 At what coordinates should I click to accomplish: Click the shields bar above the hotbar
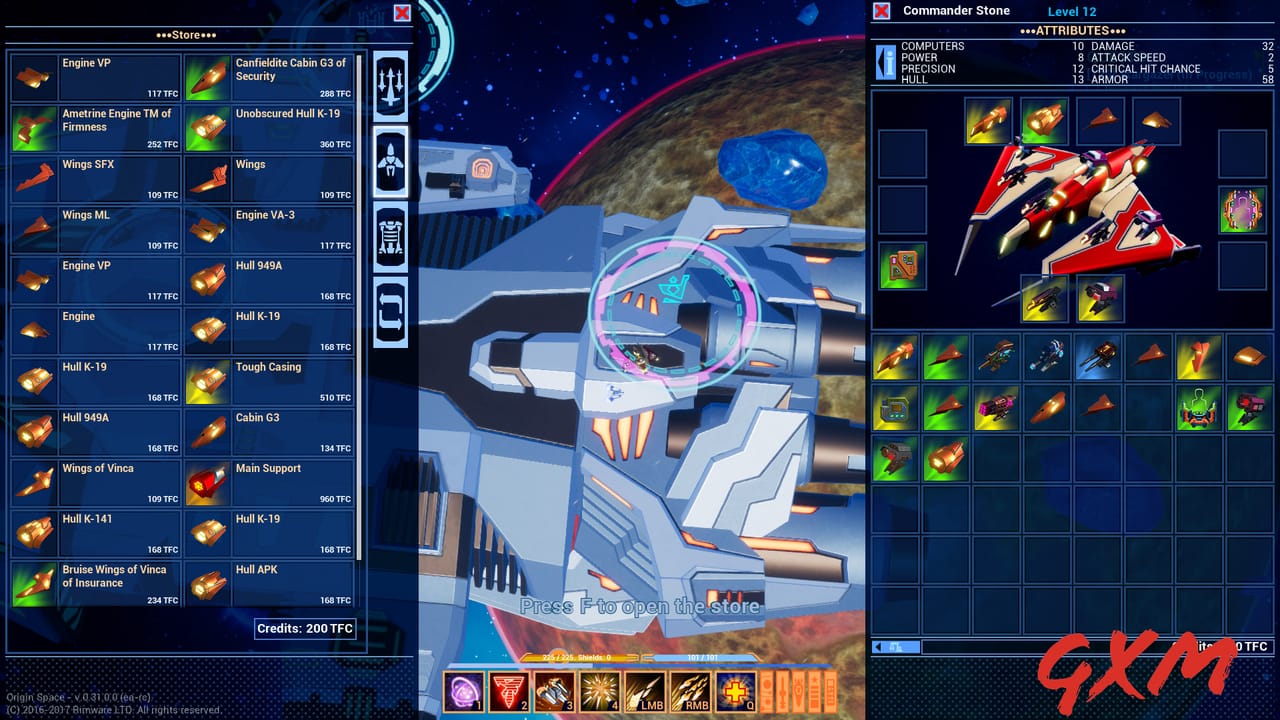point(590,658)
